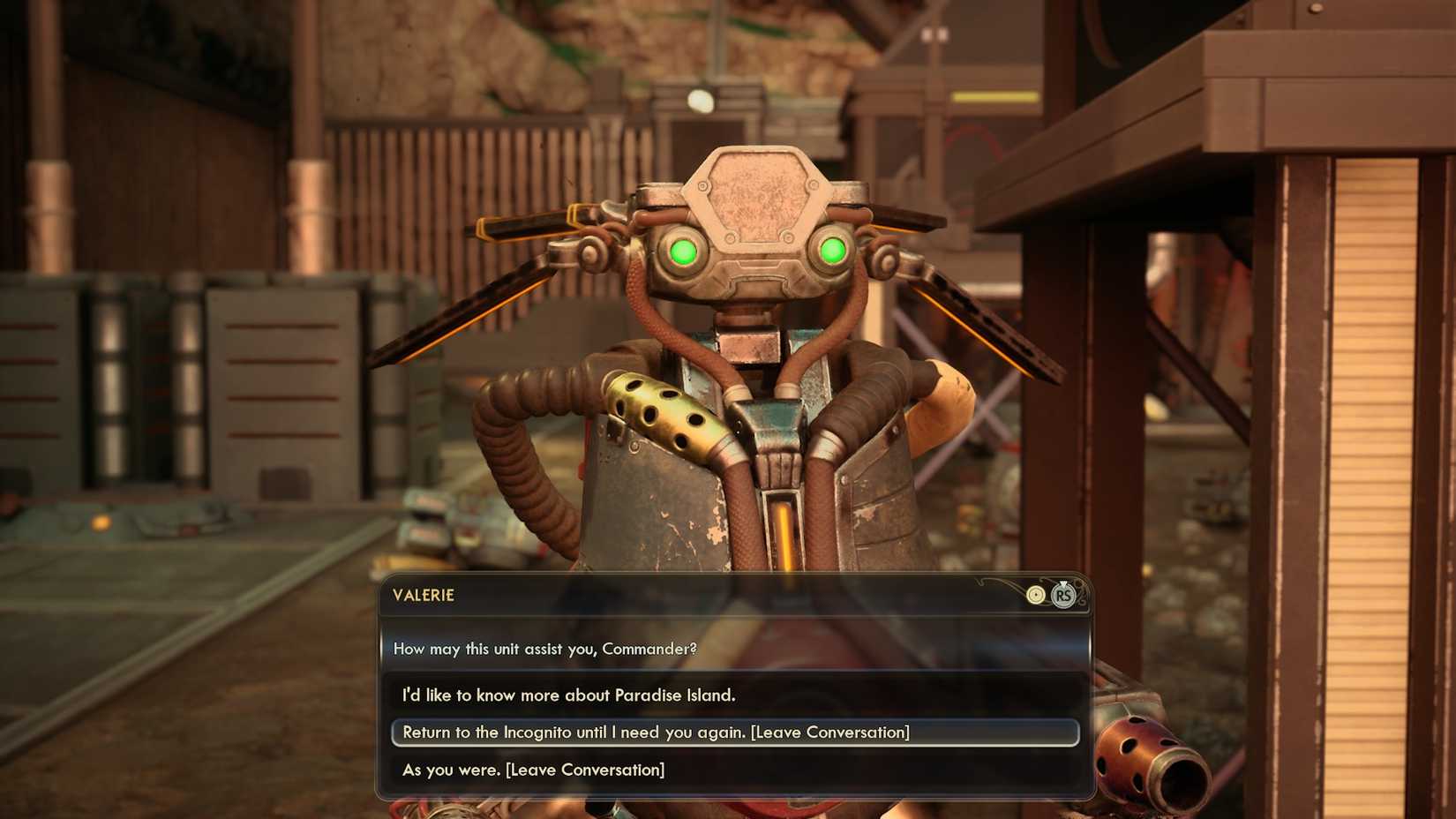Viewport: 1456px width, 819px height.
Task: Click the white arrow above the RS icon
Action: pos(1063,583)
